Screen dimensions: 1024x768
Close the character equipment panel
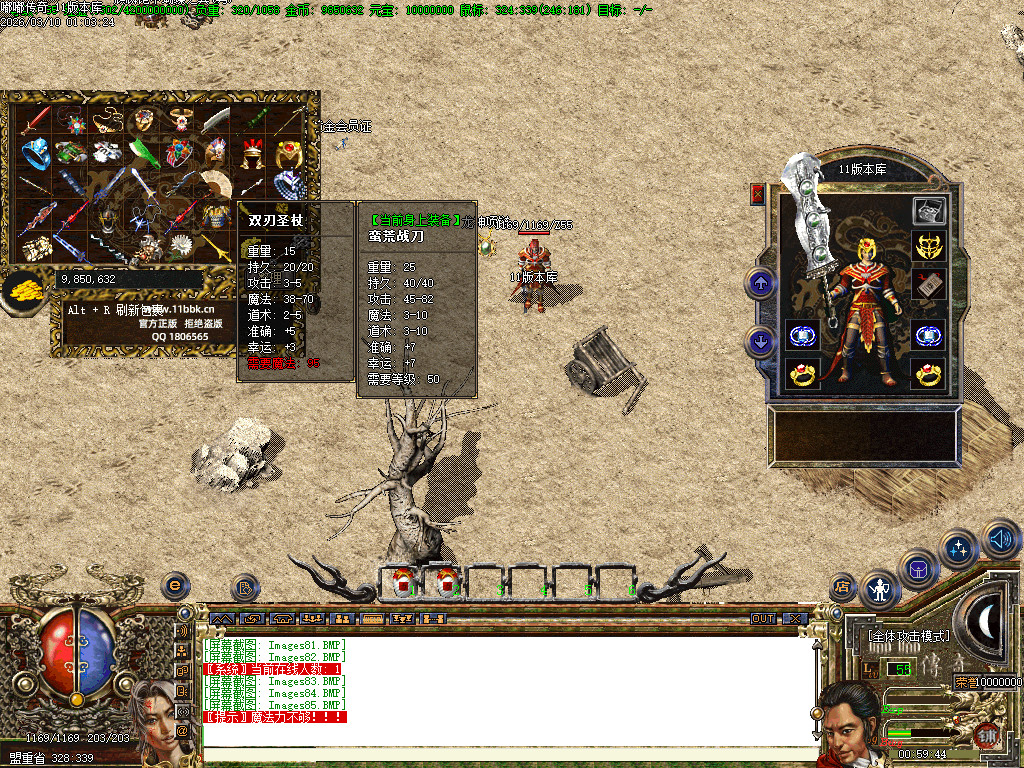click(x=757, y=194)
